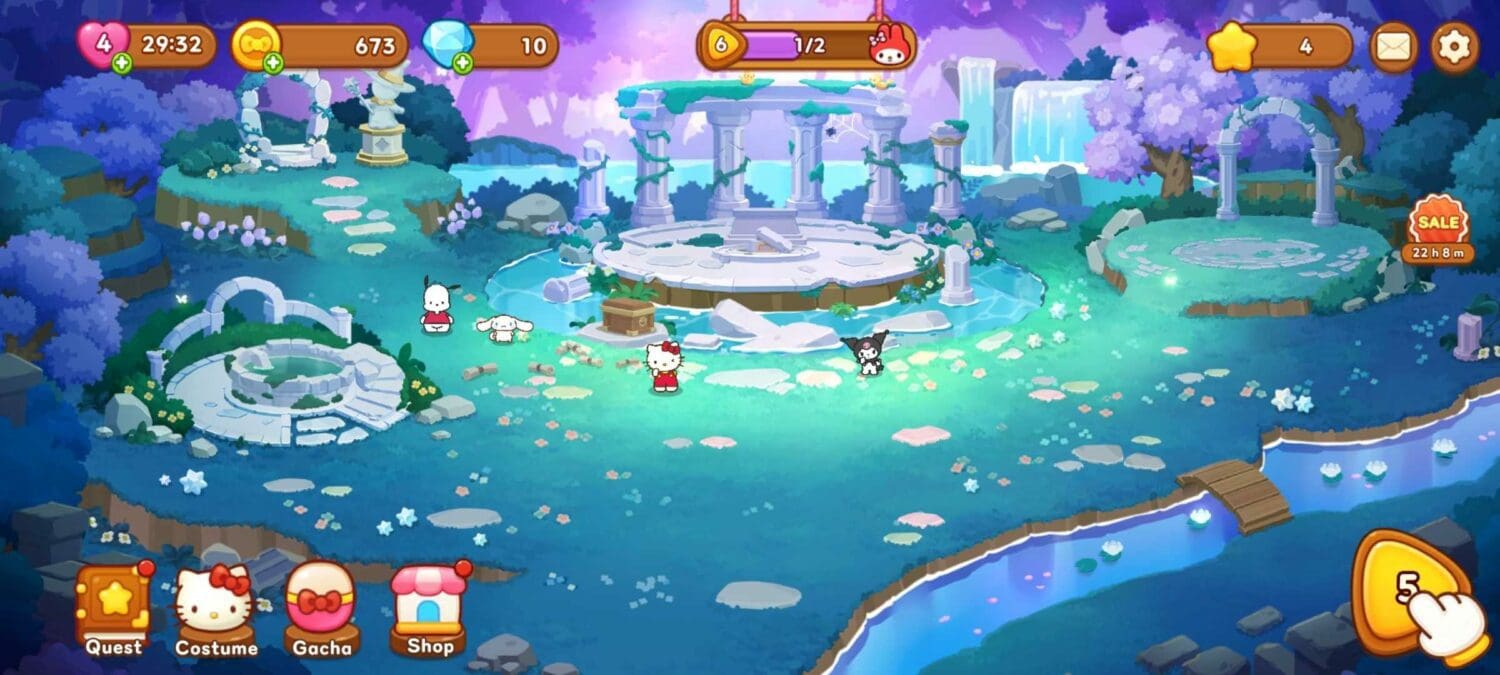Tap the yellow star counter
The height and width of the screenshot is (675, 1500).
(1279, 46)
